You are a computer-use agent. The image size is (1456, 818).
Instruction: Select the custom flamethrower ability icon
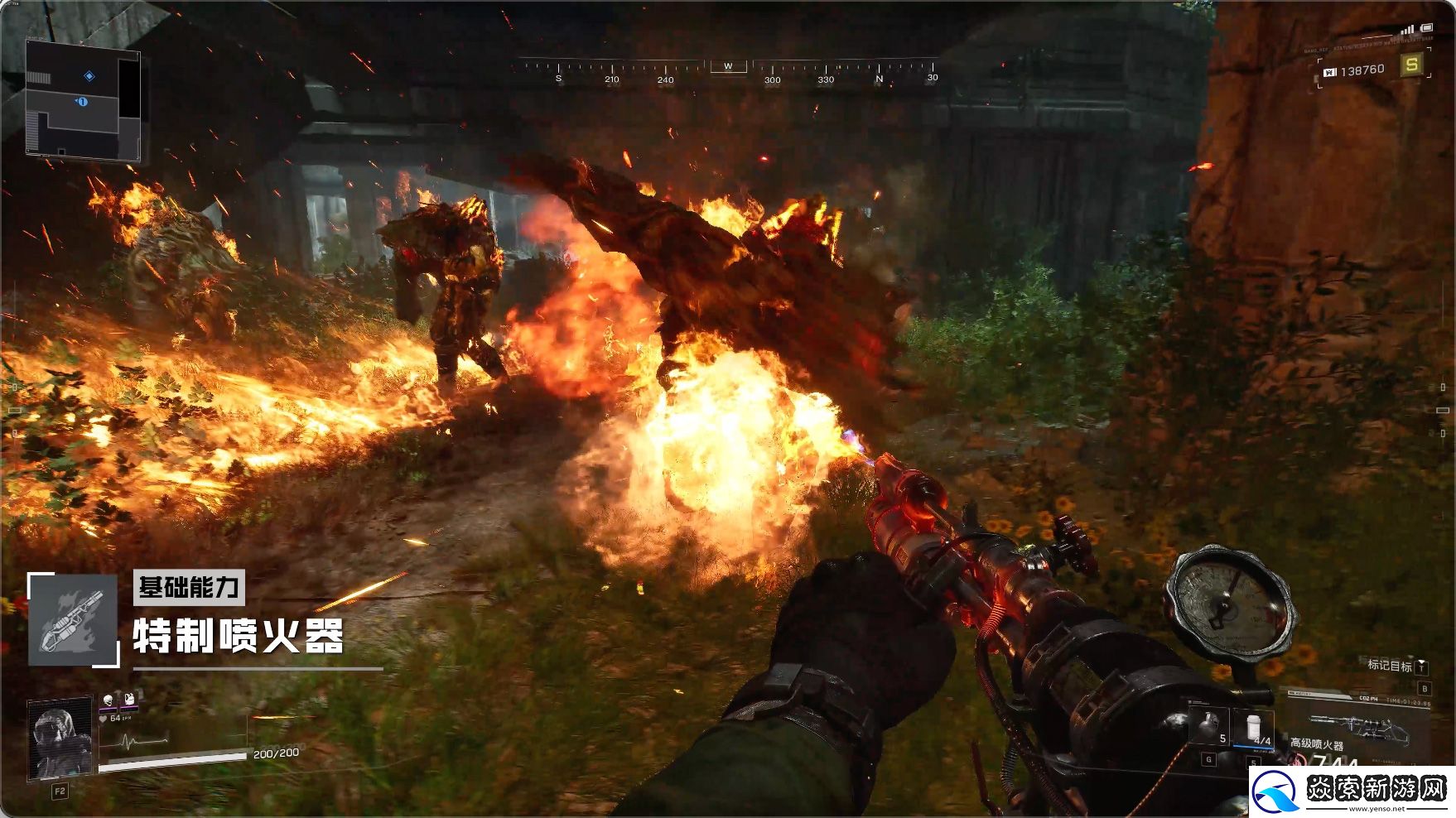pos(73,619)
